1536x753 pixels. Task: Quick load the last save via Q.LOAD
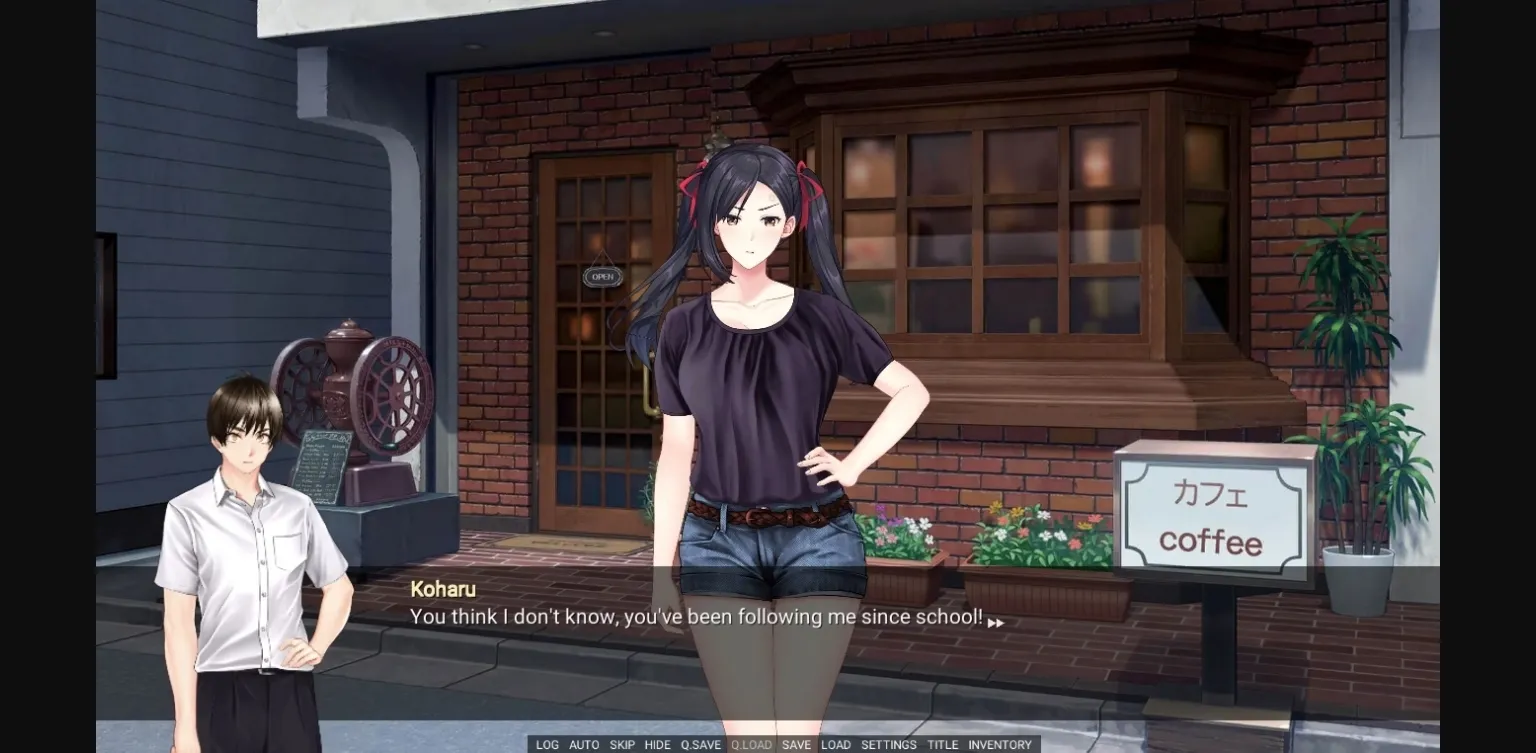click(x=750, y=745)
